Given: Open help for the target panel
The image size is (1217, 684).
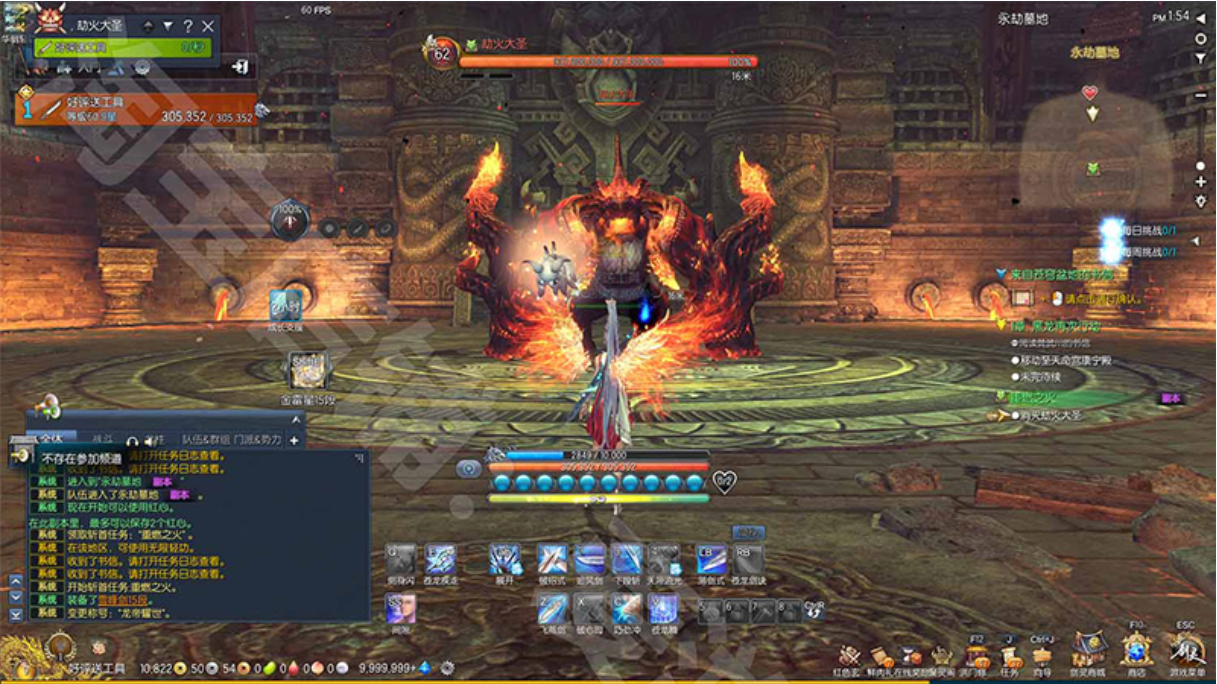Looking at the screenshot, I should [x=187, y=26].
